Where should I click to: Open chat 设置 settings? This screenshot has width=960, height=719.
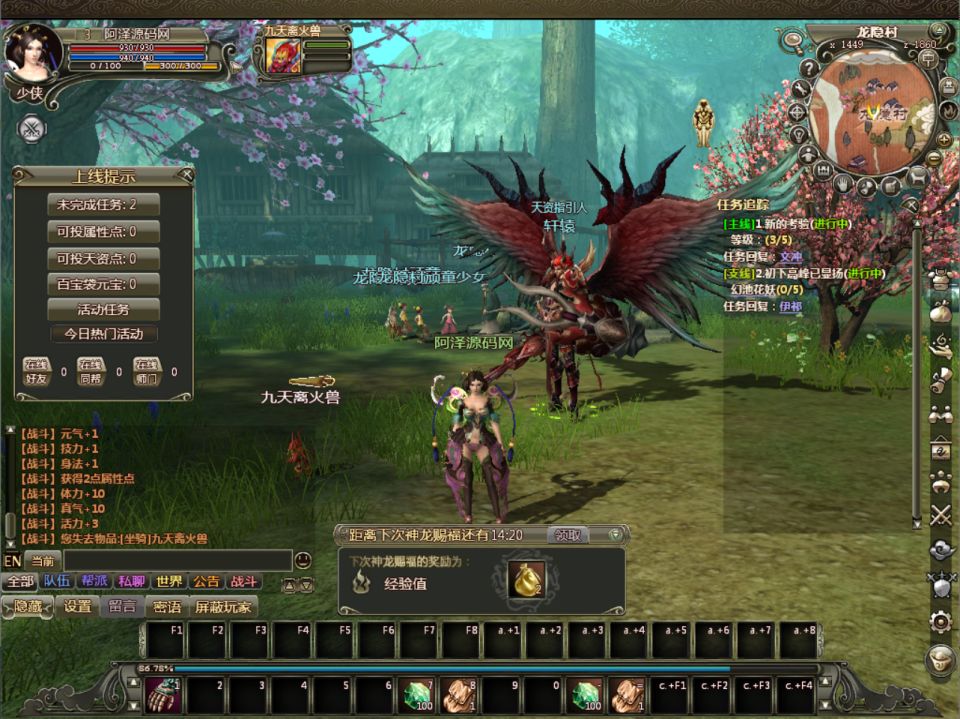77,606
